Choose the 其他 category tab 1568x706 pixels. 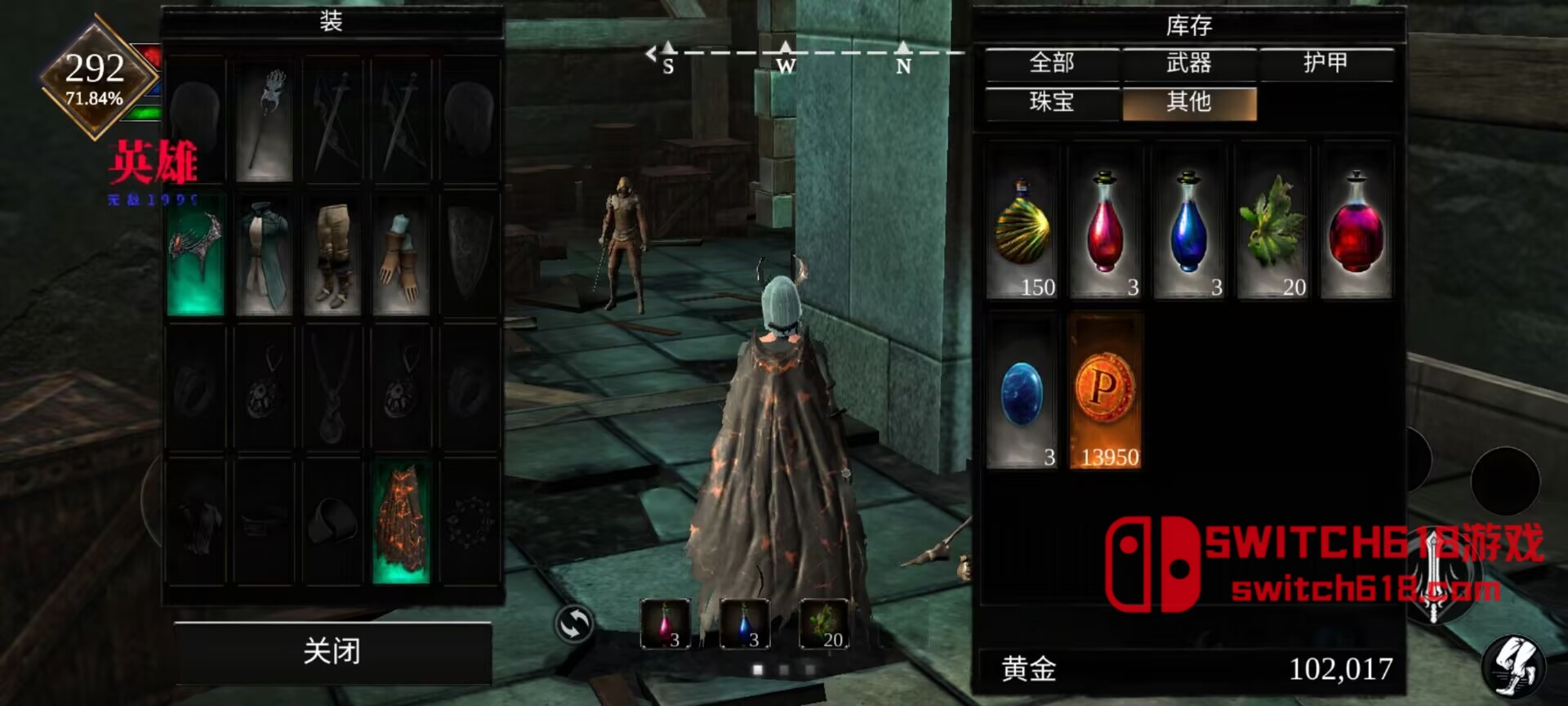pyautogui.click(x=1188, y=102)
